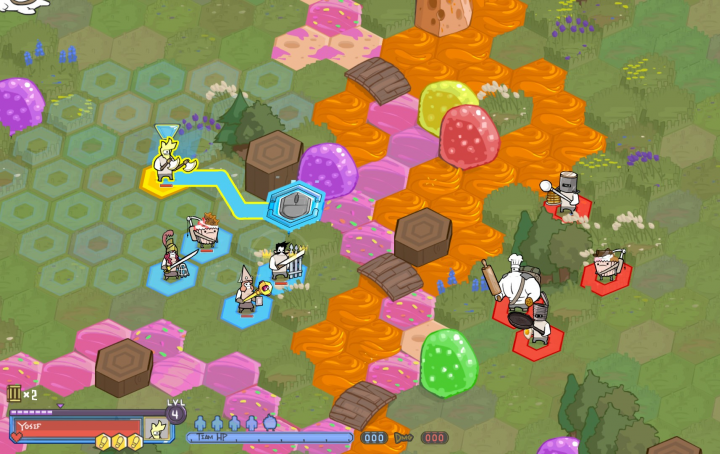Image resolution: width=720 pixels, height=454 pixels.
Task: Pick the gnome mage holding a gold staff
Action: click(x=247, y=290)
